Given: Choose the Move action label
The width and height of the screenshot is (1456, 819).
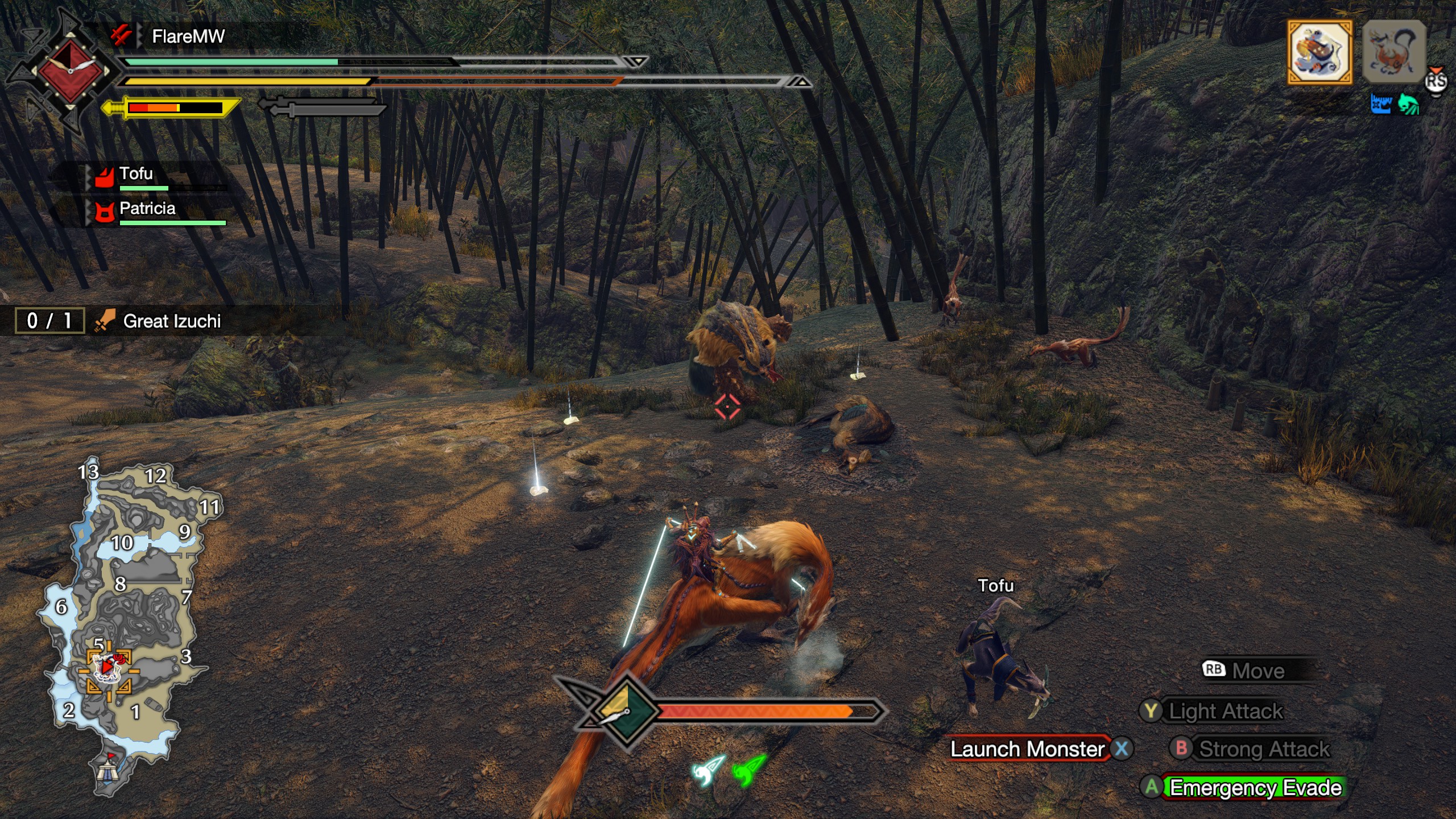Looking at the screenshot, I should click(x=1257, y=671).
